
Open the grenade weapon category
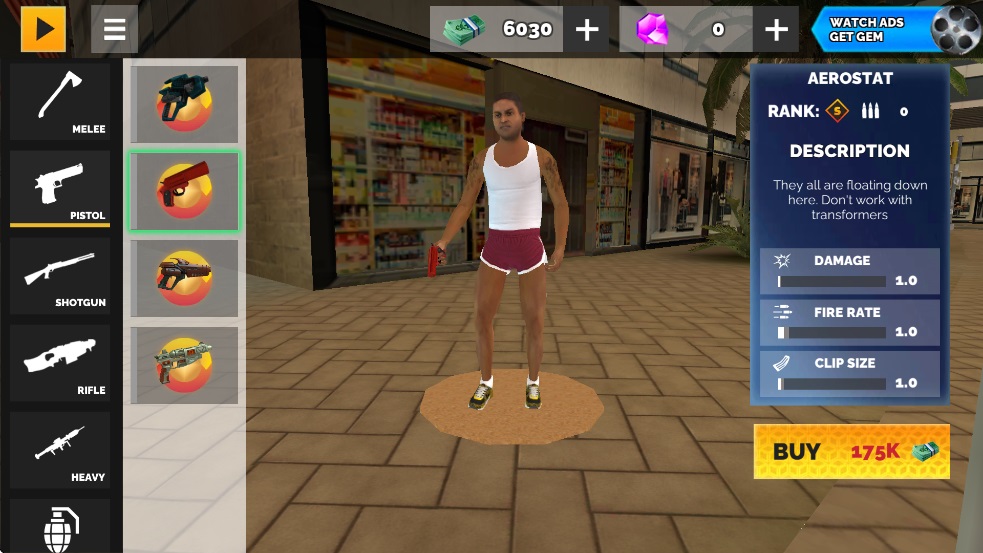(x=60, y=526)
